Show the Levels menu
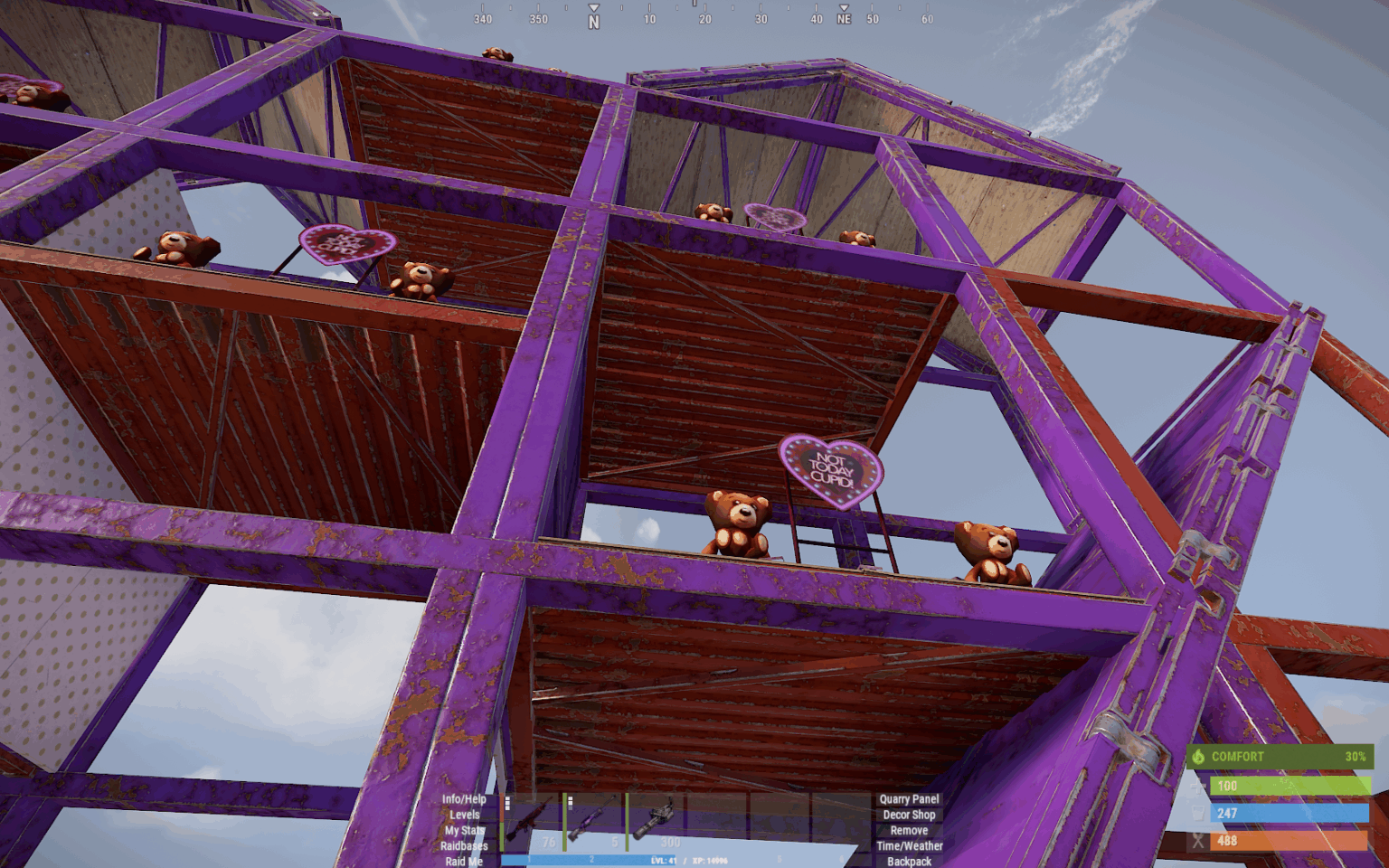The height and width of the screenshot is (868, 1389). click(x=465, y=815)
